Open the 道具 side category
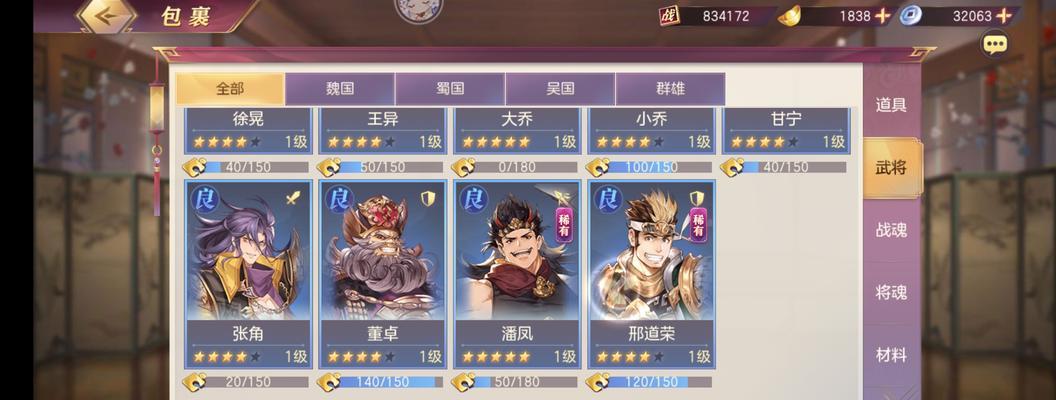This screenshot has width=1056, height=400. coord(891,105)
